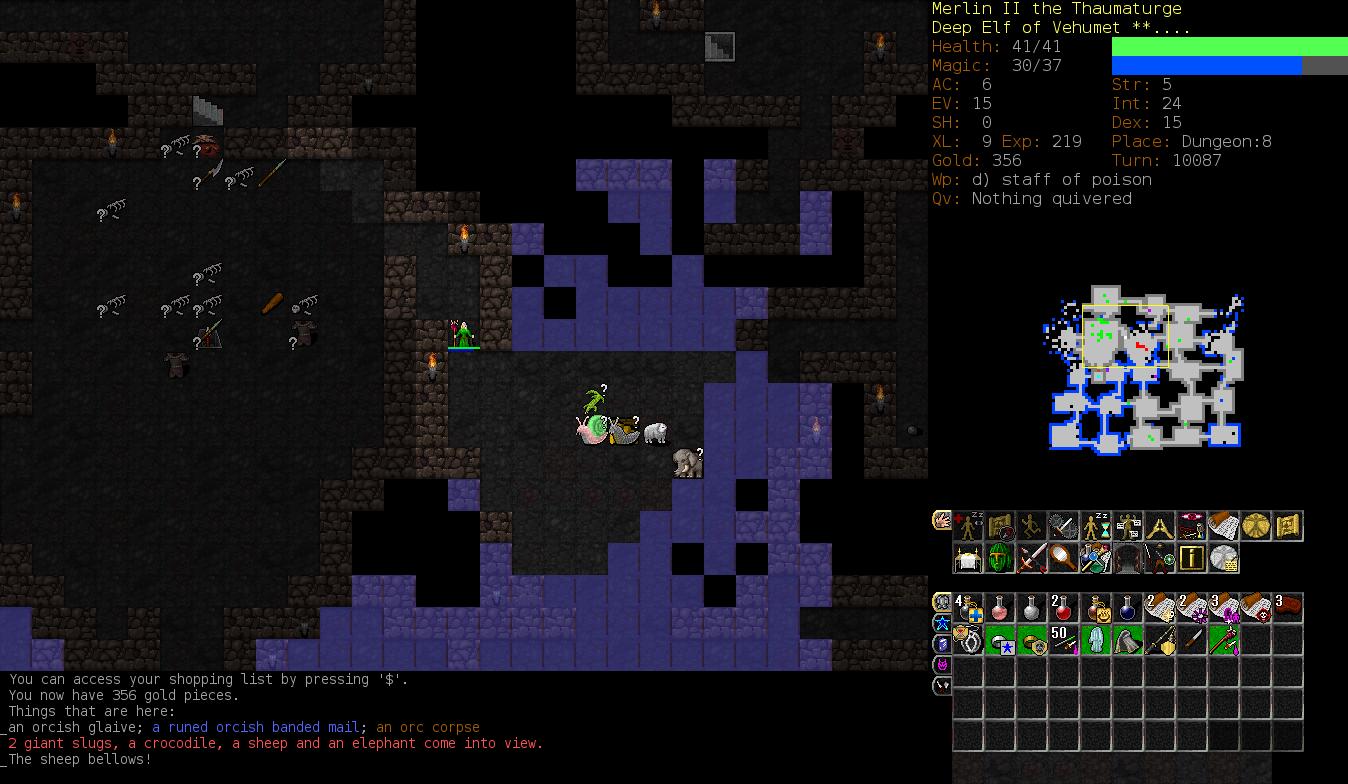Screen dimensions: 1348x784
Task: Select the stack of 4 curing potions
Action: tap(968, 608)
